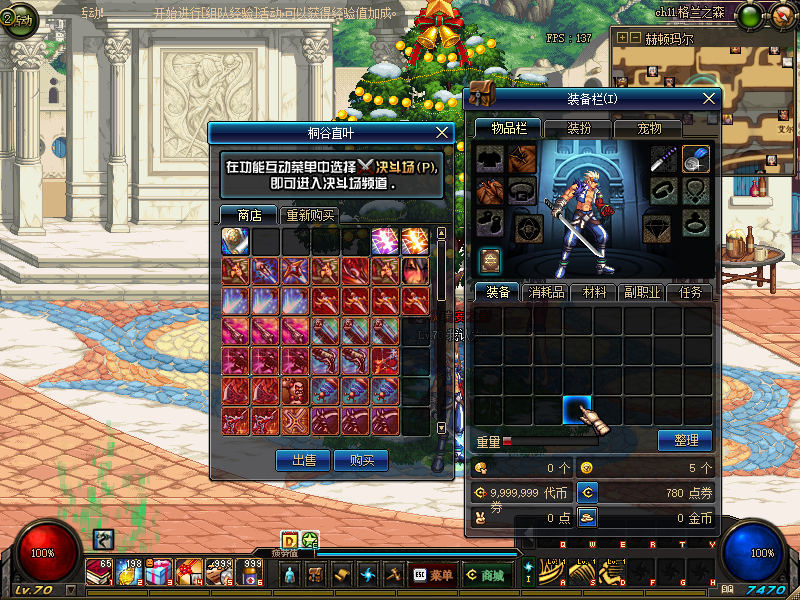Screen dimensions: 800x600
Task: Select the gift box in the quick slots
Action: pos(158,573)
